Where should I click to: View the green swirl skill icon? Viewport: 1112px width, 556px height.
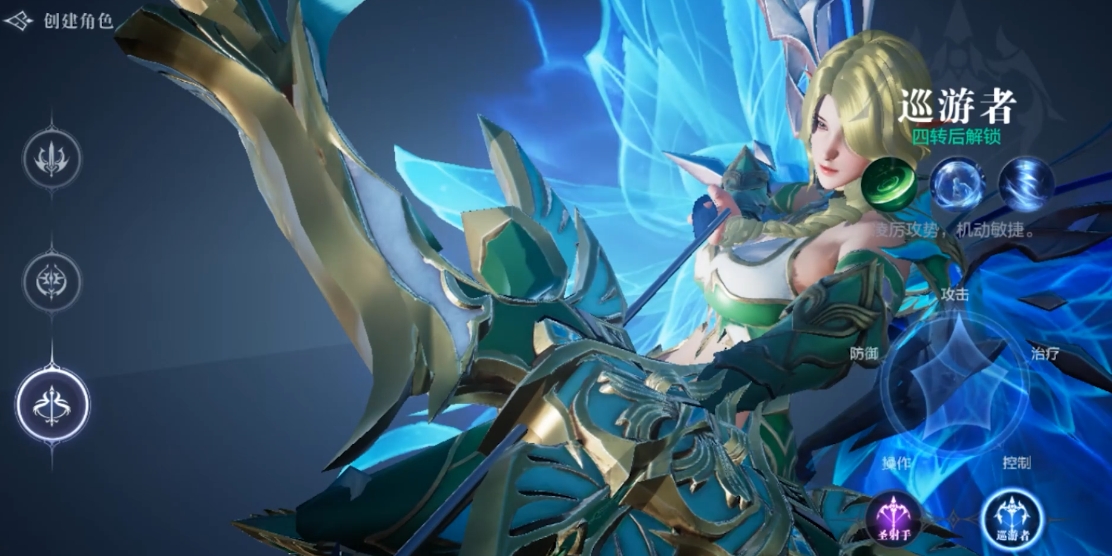(x=887, y=186)
